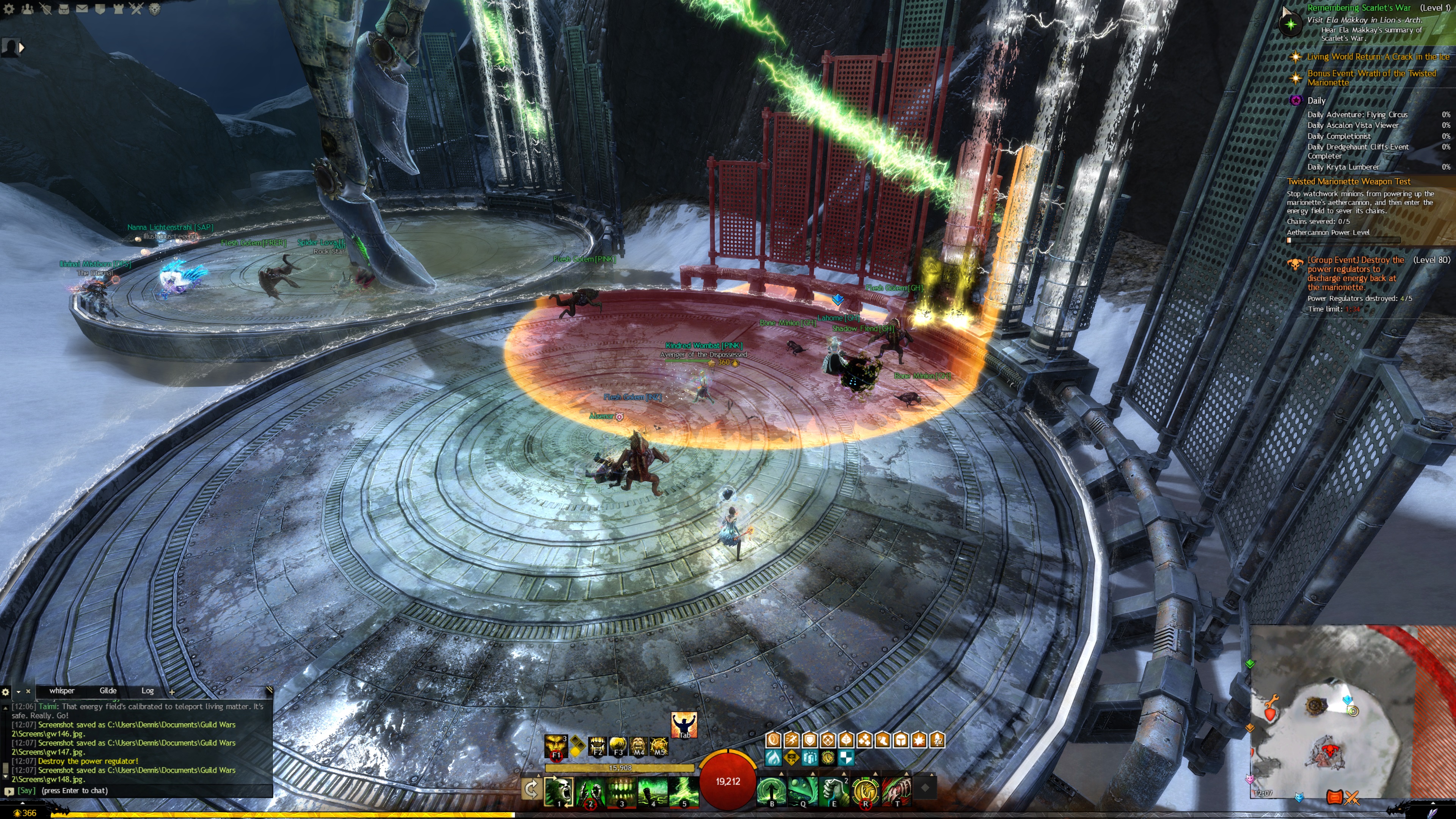Activate the green teeth skill
1456x819 pixels.
(x=621, y=791)
